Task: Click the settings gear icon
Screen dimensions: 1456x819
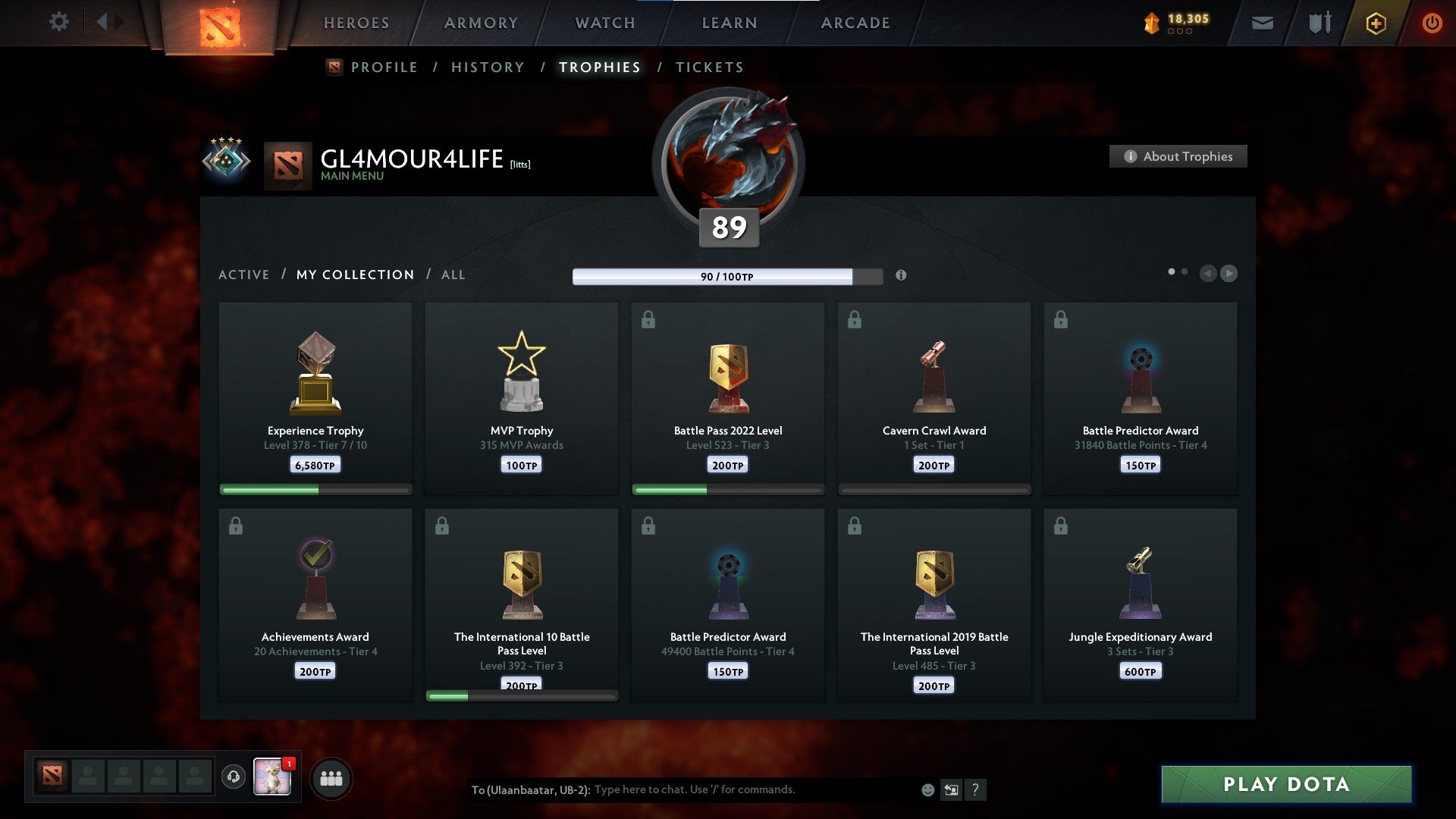Action: 58,21
